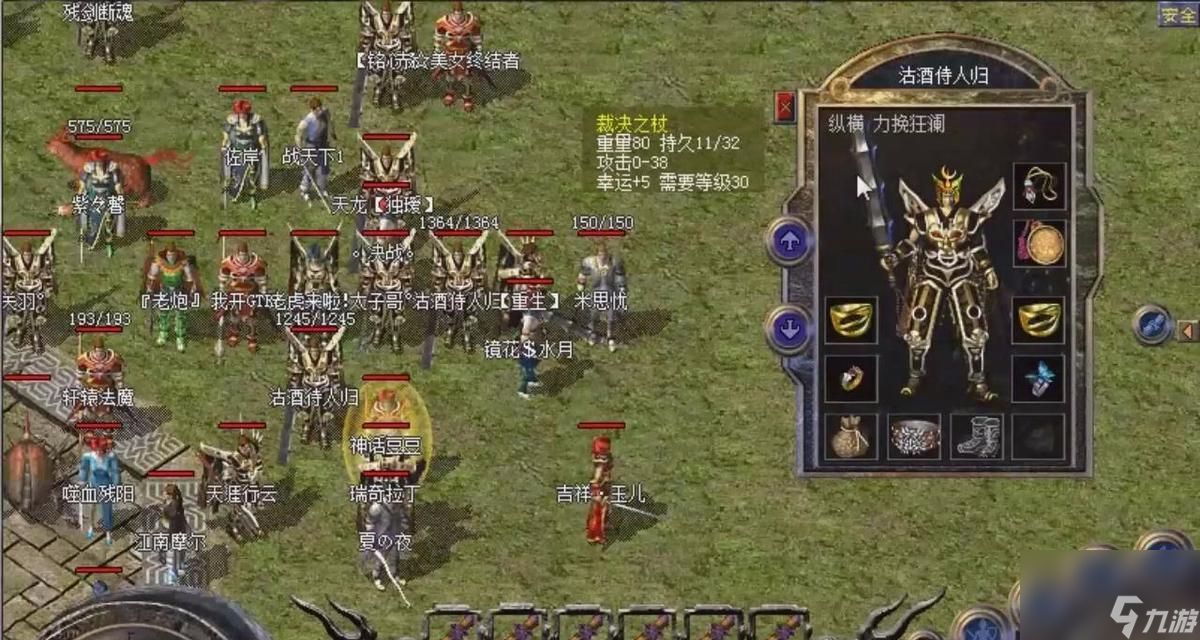Click the blue up-arrow page button
The width and height of the screenshot is (1200, 640).
pos(789,241)
